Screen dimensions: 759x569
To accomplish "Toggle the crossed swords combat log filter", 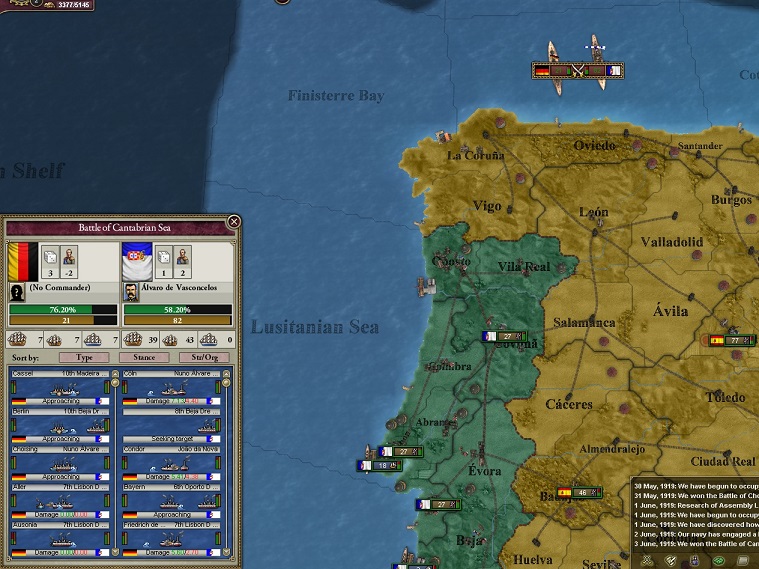I will 649,559.
